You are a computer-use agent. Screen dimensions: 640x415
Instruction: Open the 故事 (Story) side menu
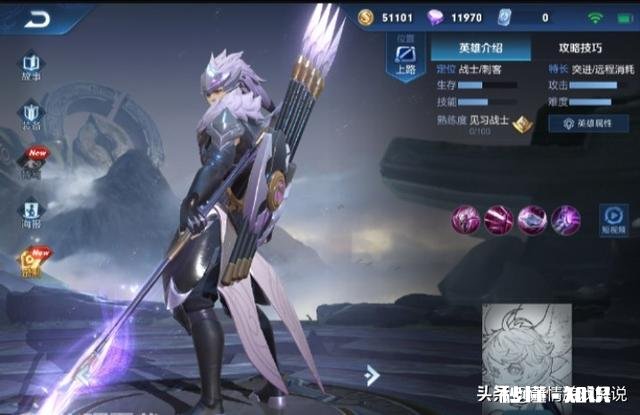click(x=31, y=65)
